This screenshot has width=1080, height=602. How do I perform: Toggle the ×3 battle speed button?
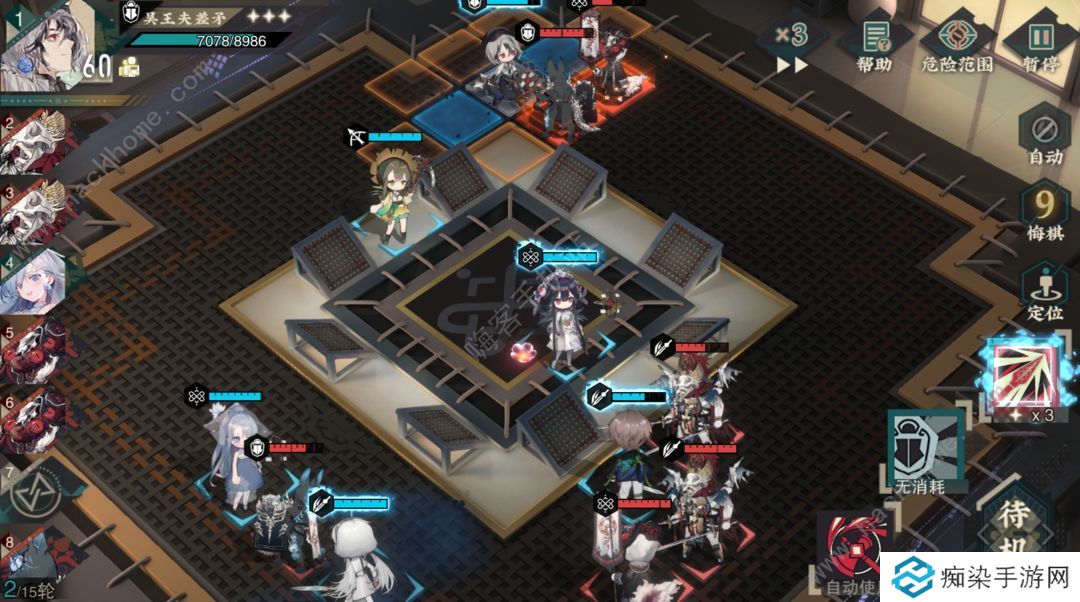tap(791, 45)
